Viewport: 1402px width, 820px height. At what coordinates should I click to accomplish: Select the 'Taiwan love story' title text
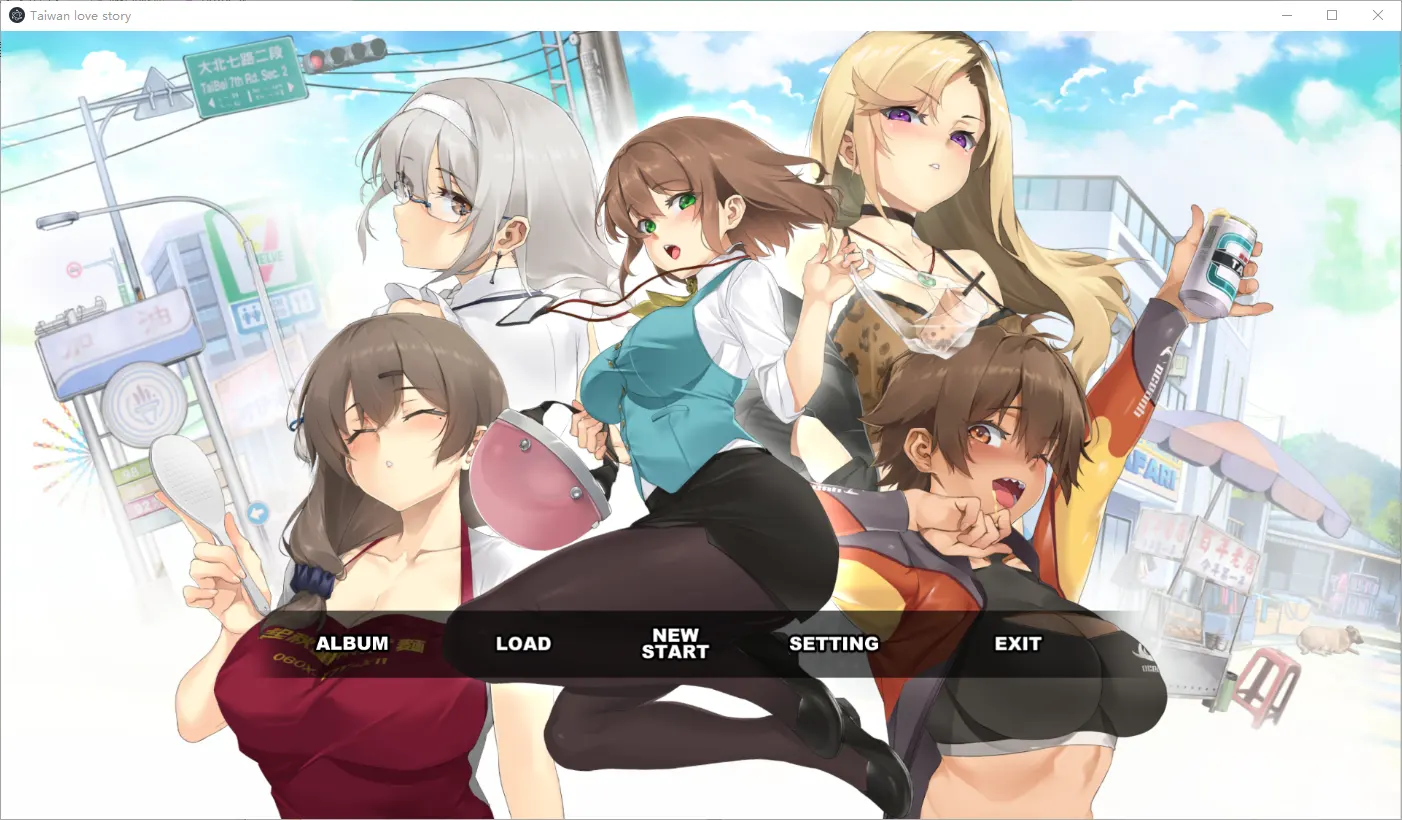click(x=80, y=15)
